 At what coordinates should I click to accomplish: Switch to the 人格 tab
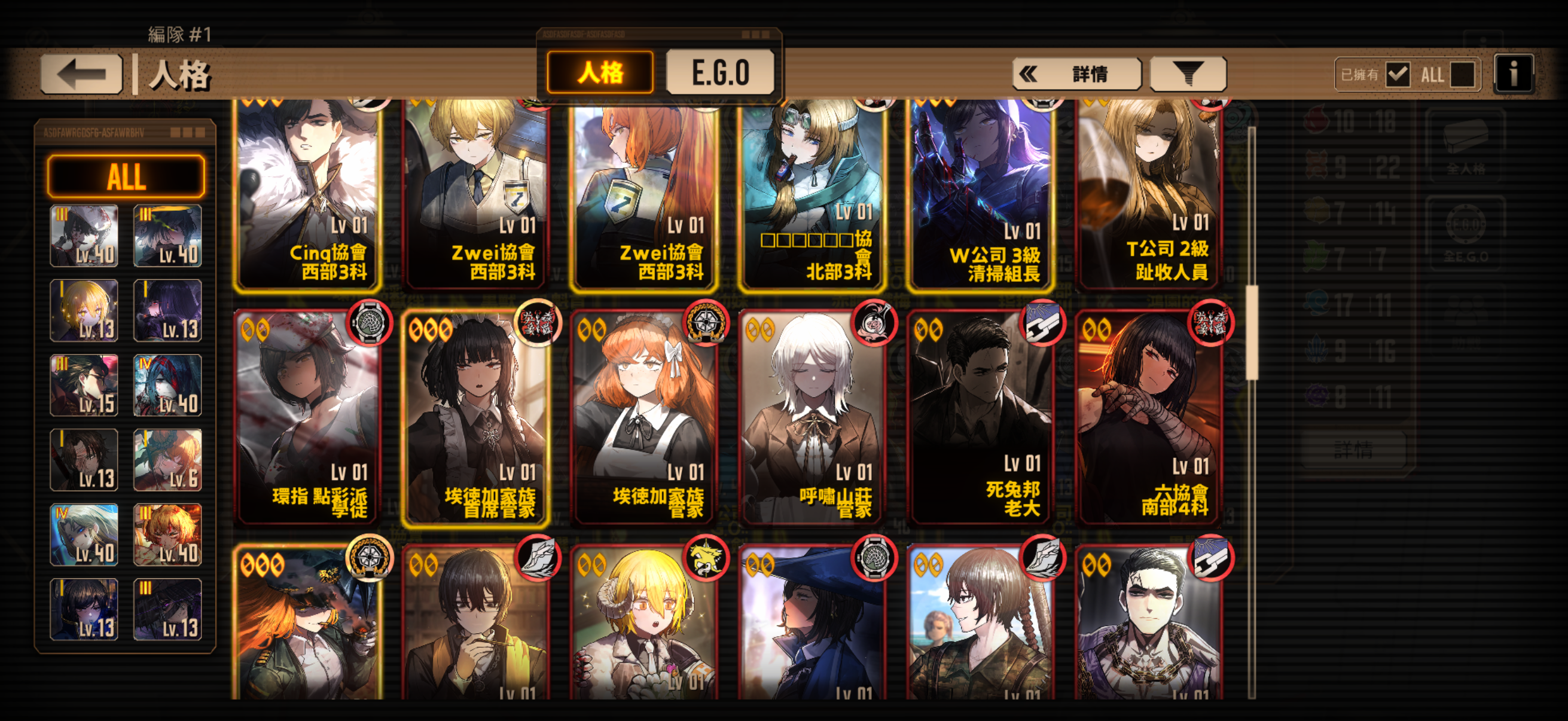[600, 72]
